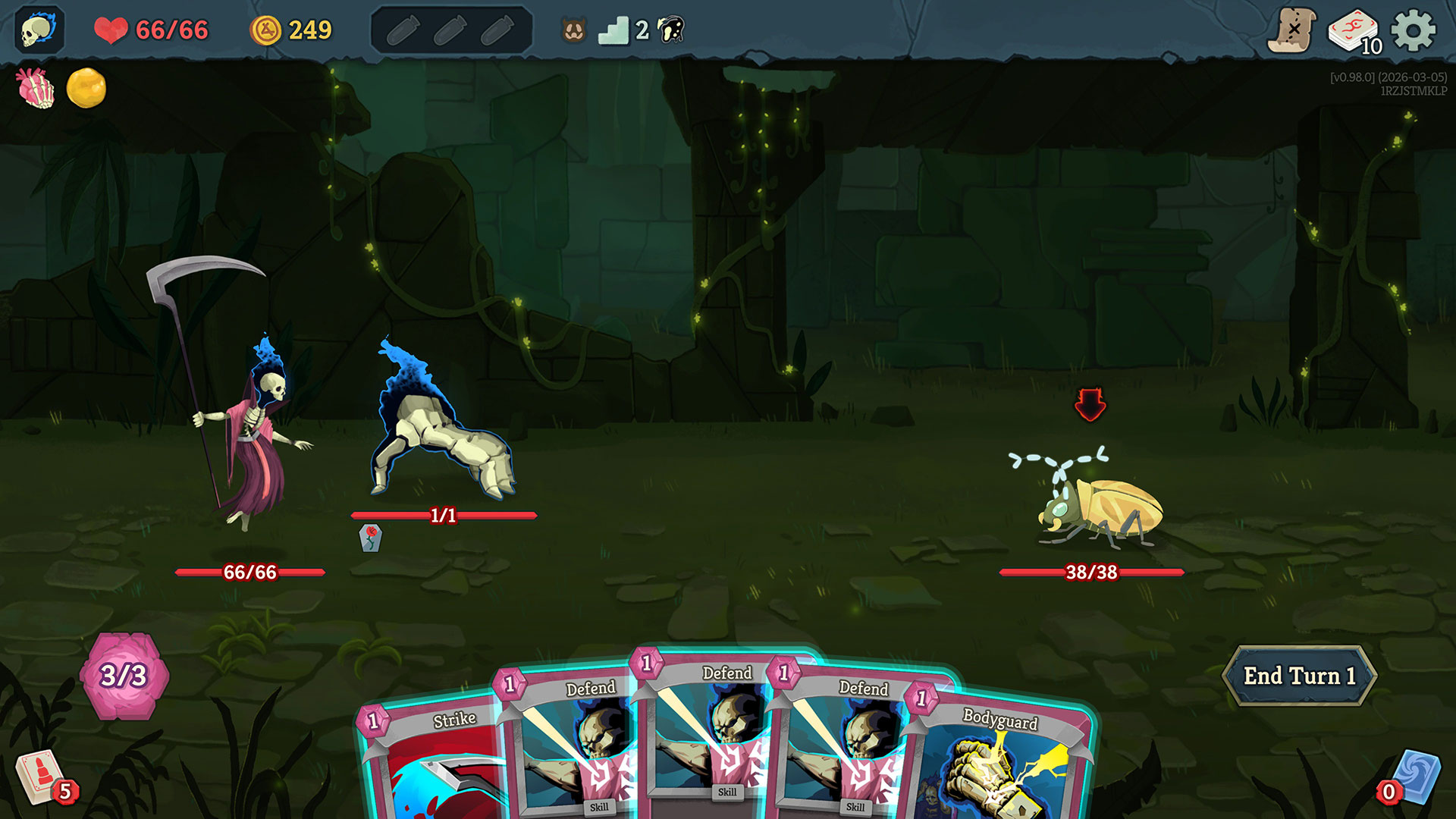
Task: Inspect the golden orb relic
Action: [x=86, y=88]
